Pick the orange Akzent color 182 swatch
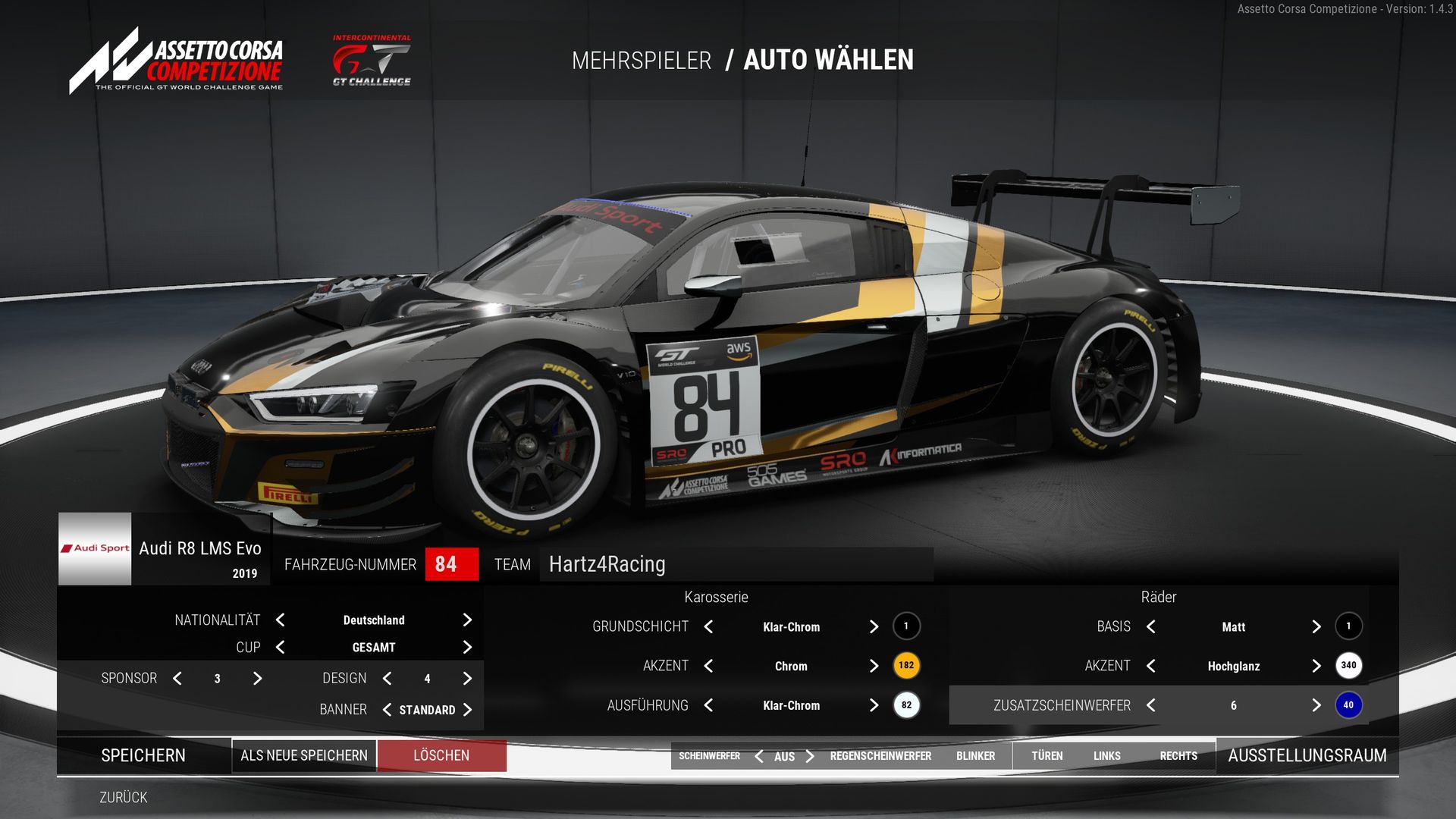The height and width of the screenshot is (819, 1456). 906,666
